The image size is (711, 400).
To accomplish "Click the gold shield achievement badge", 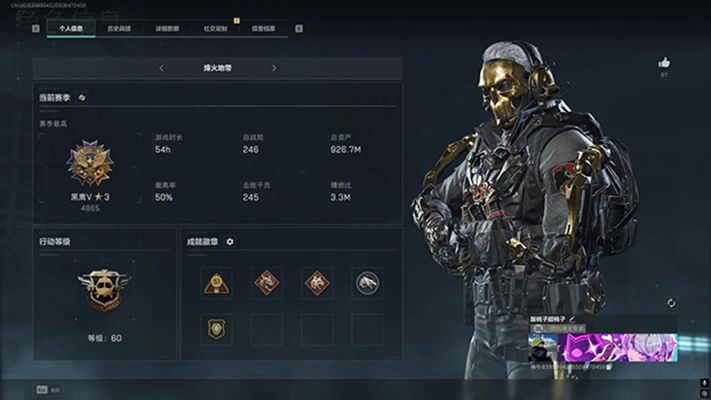I will click(x=216, y=329).
